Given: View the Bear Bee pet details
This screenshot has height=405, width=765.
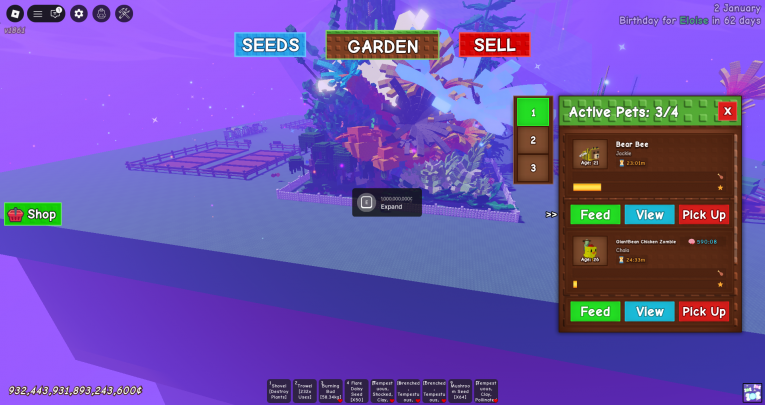Looking at the screenshot, I should 649,214.
